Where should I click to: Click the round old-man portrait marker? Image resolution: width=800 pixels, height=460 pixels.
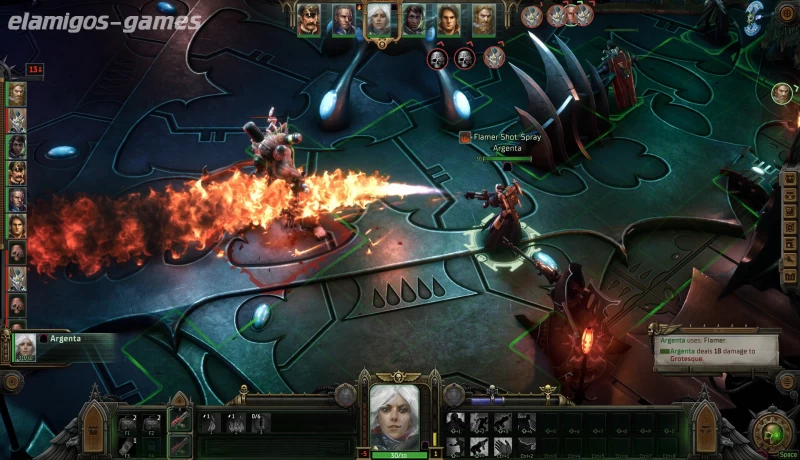tap(781, 93)
